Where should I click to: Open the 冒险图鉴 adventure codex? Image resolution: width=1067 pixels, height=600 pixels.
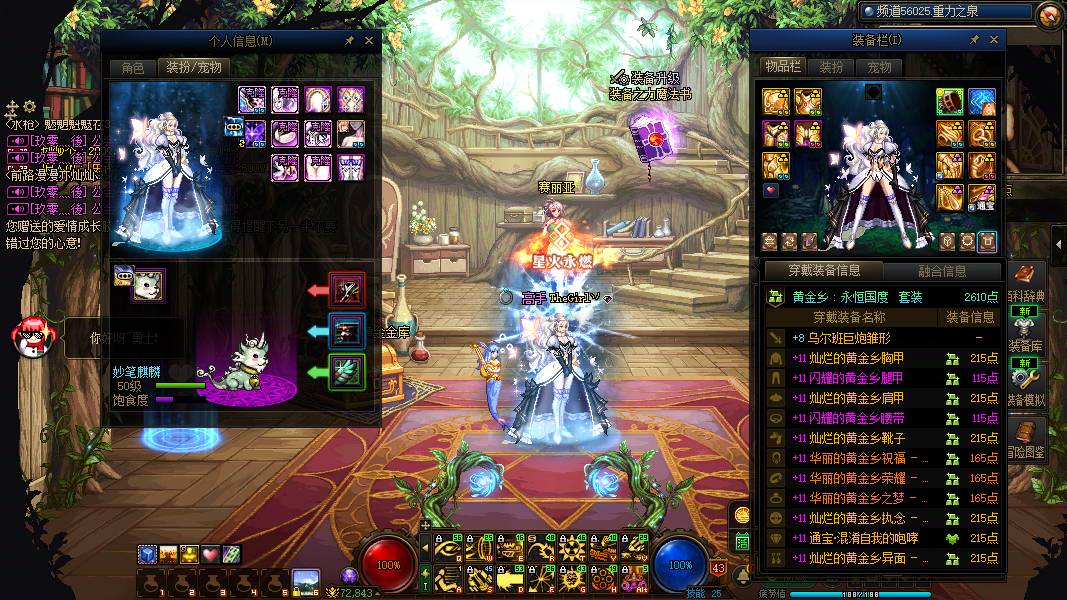point(1026,440)
